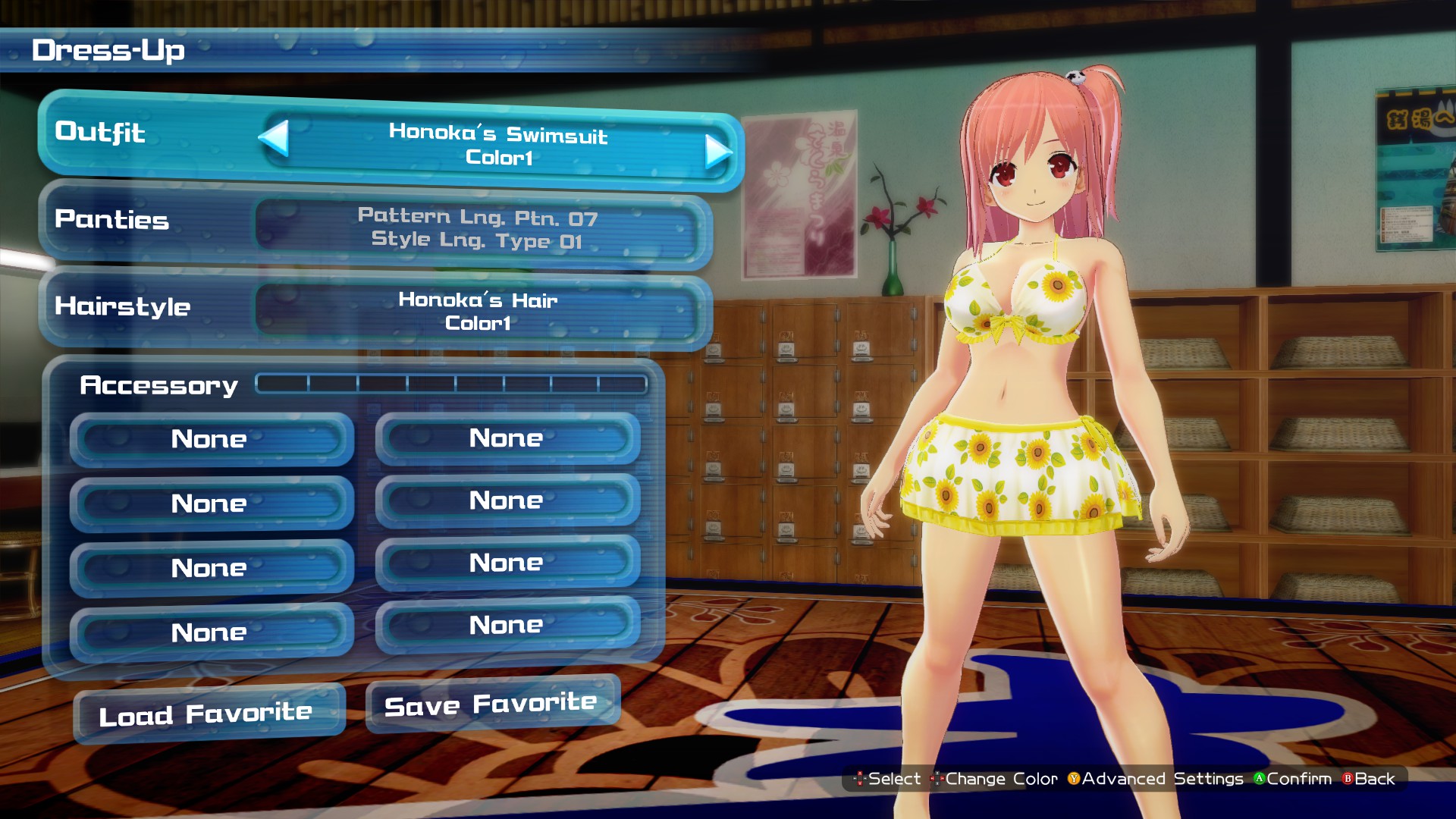Select the top-left None accessory slot

[211, 439]
